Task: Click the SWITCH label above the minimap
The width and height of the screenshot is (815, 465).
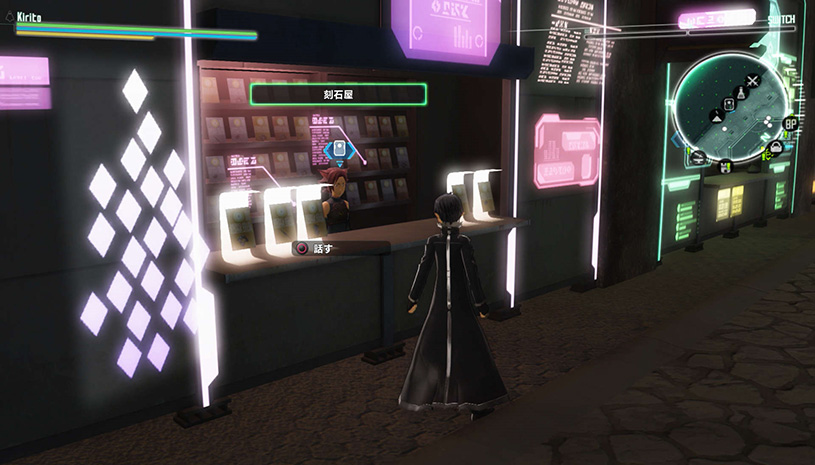Action: (782, 20)
